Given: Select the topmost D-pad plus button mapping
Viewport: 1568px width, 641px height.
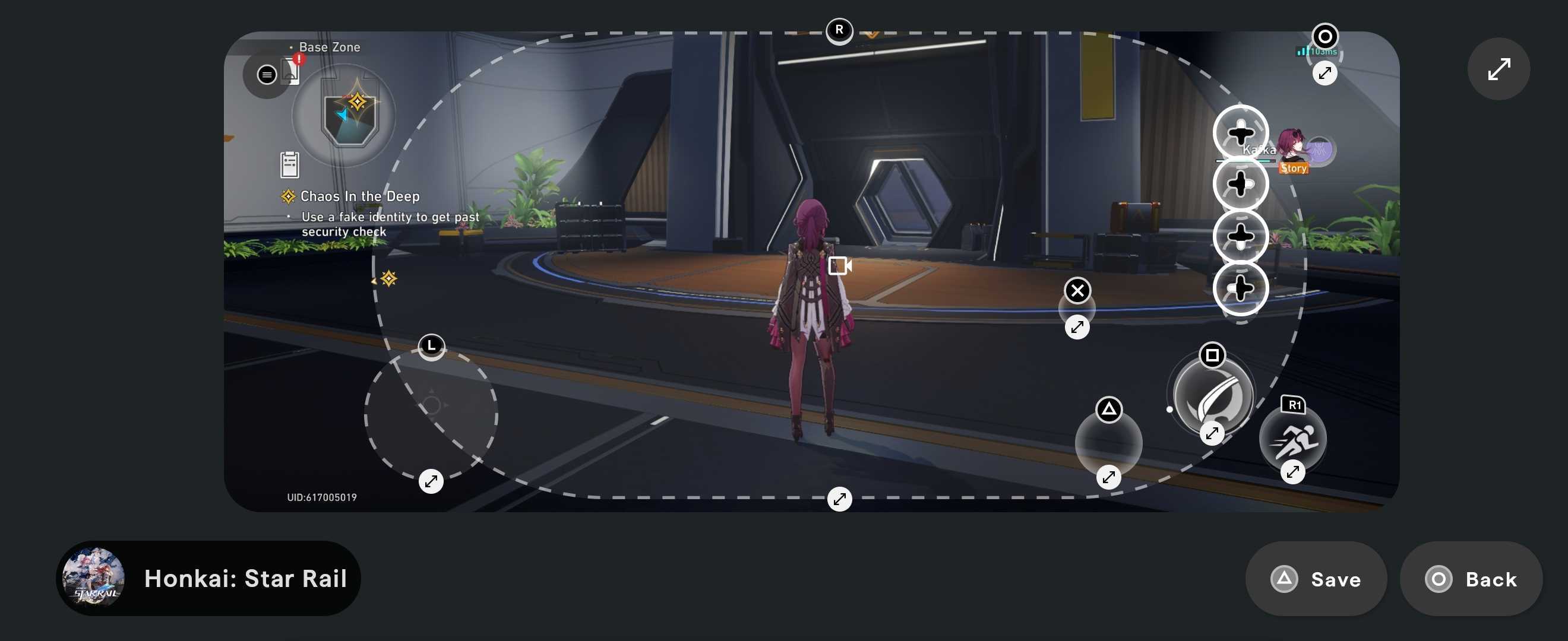Looking at the screenshot, I should click(x=1242, y=131).
